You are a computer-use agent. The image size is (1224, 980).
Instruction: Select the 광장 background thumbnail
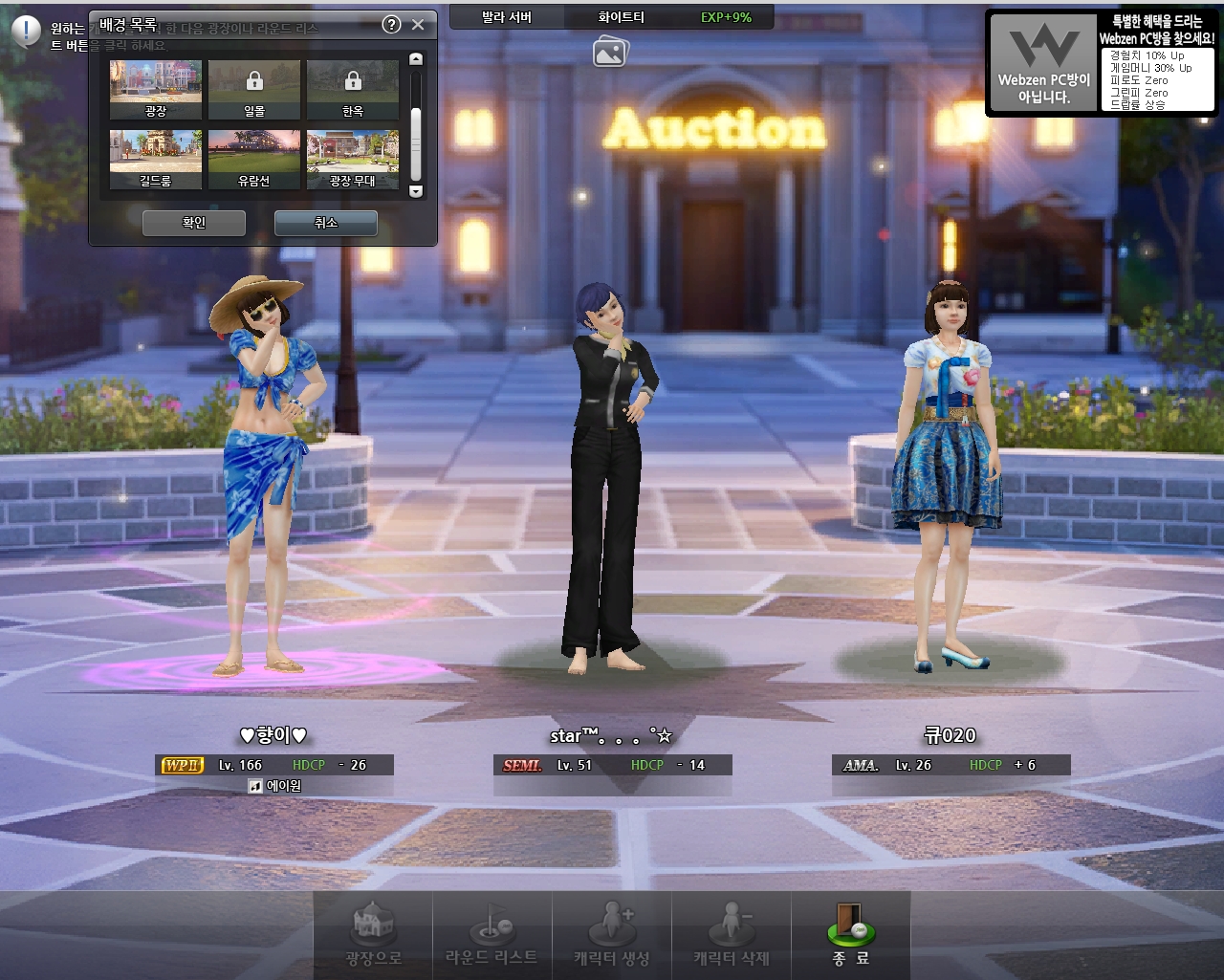tap(156, 89)
